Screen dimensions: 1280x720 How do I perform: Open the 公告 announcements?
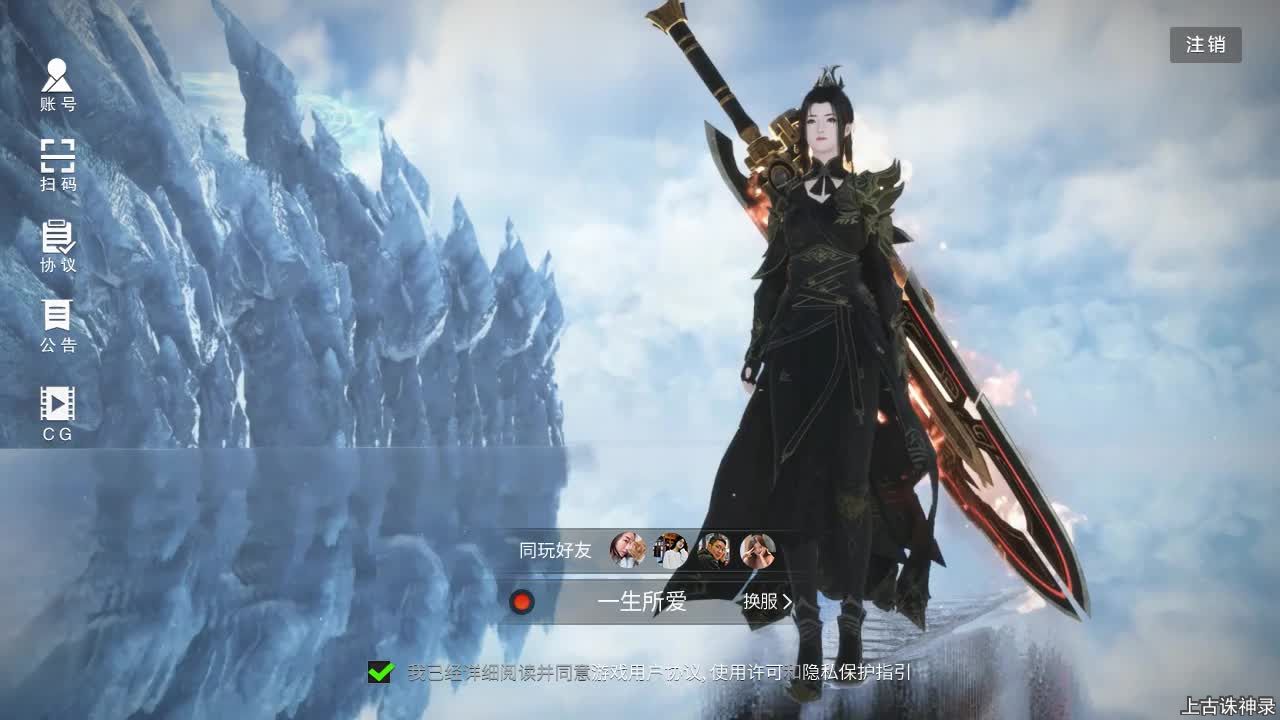pyautogui.click(x=58, y=326)
